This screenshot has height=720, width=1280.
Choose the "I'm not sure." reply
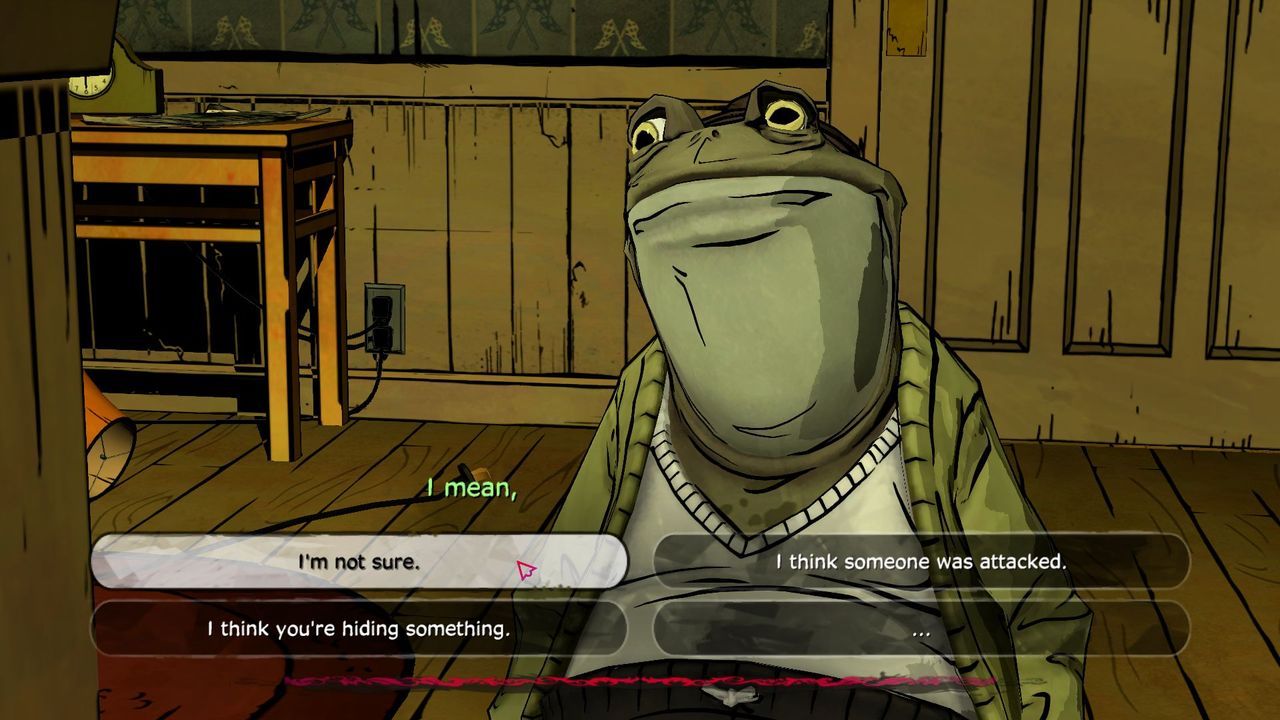(x=358, y=562)
